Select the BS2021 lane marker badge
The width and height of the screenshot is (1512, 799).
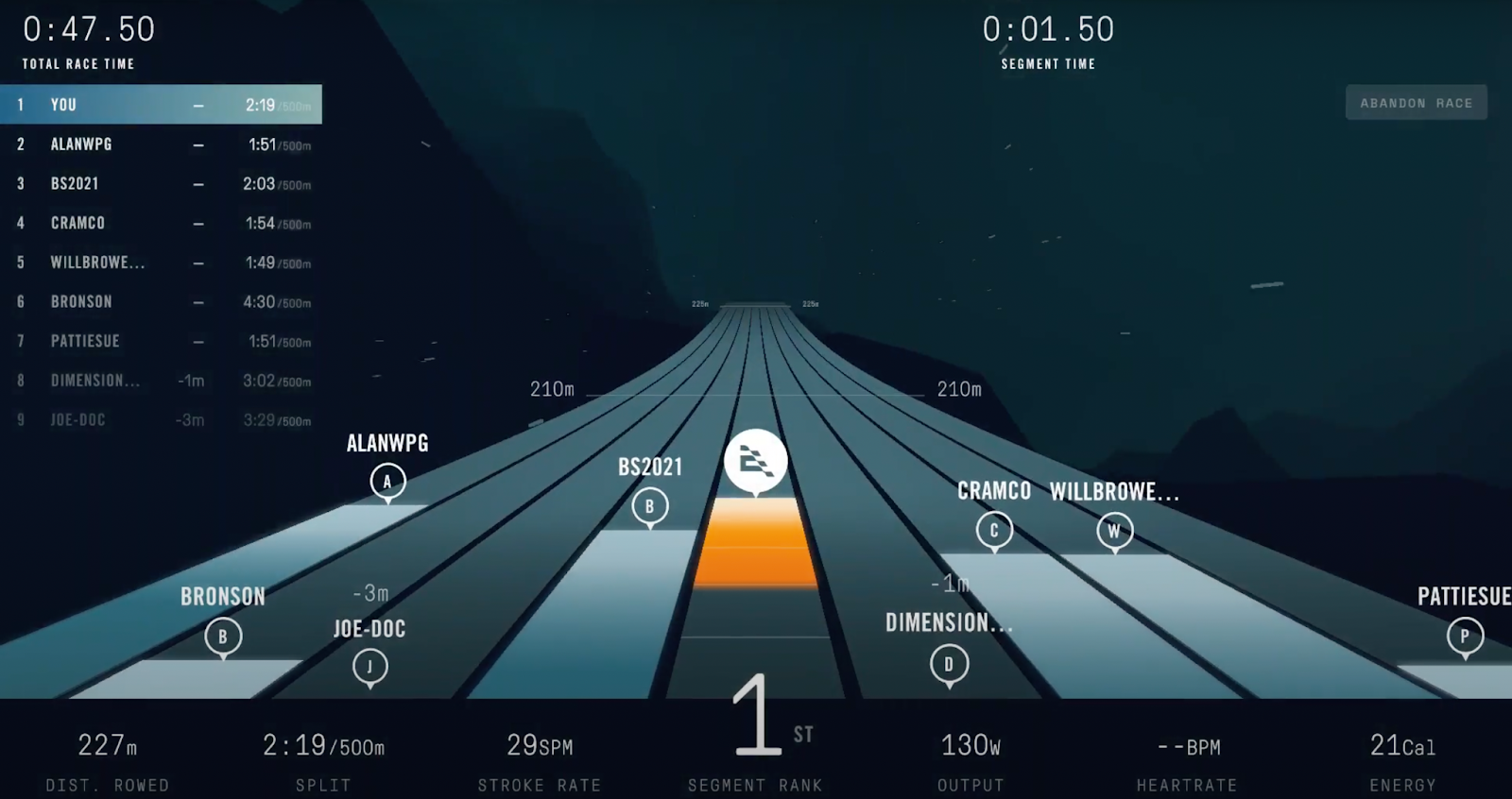pos(649,506)
